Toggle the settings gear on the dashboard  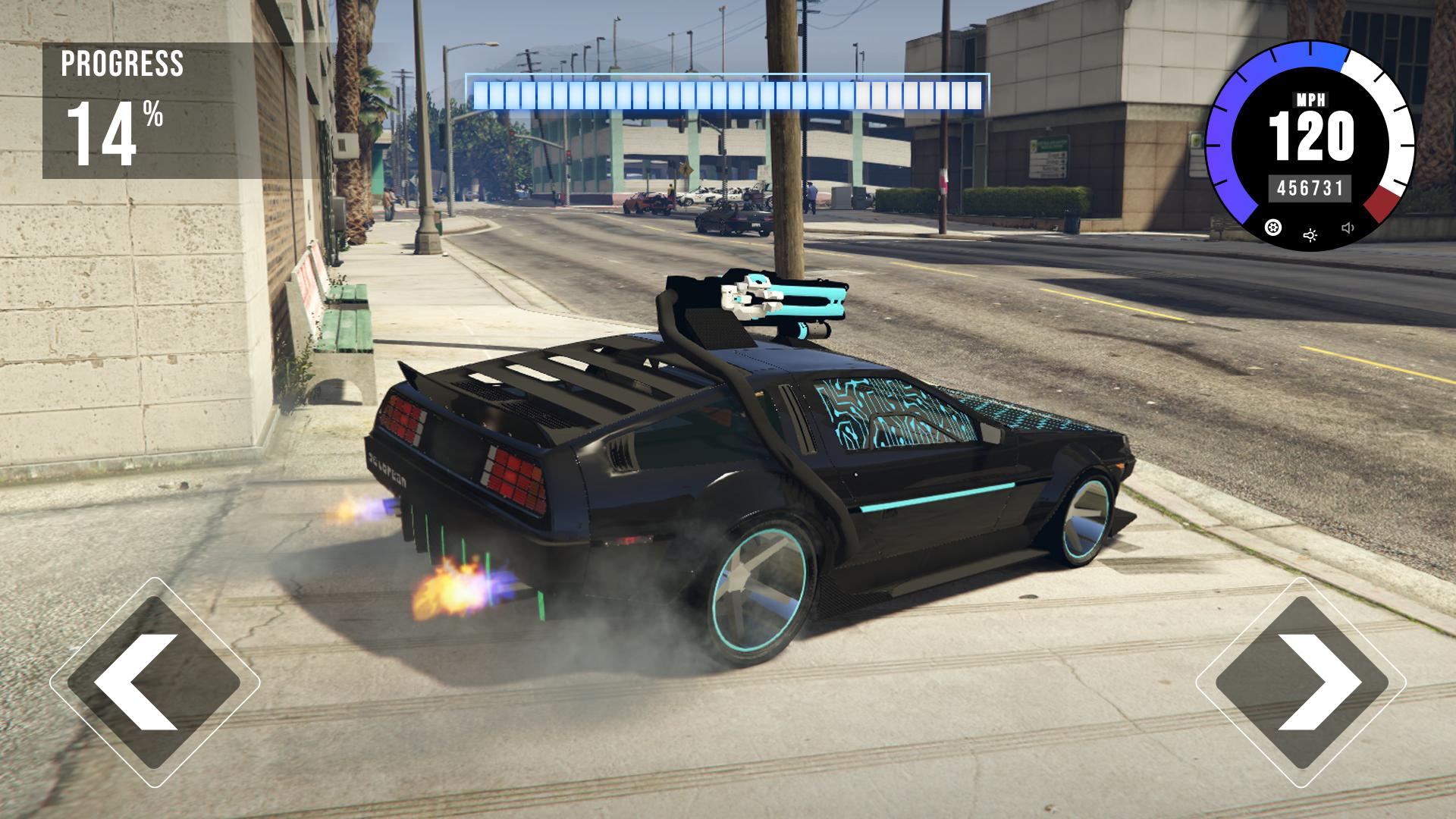point(1272,228)
